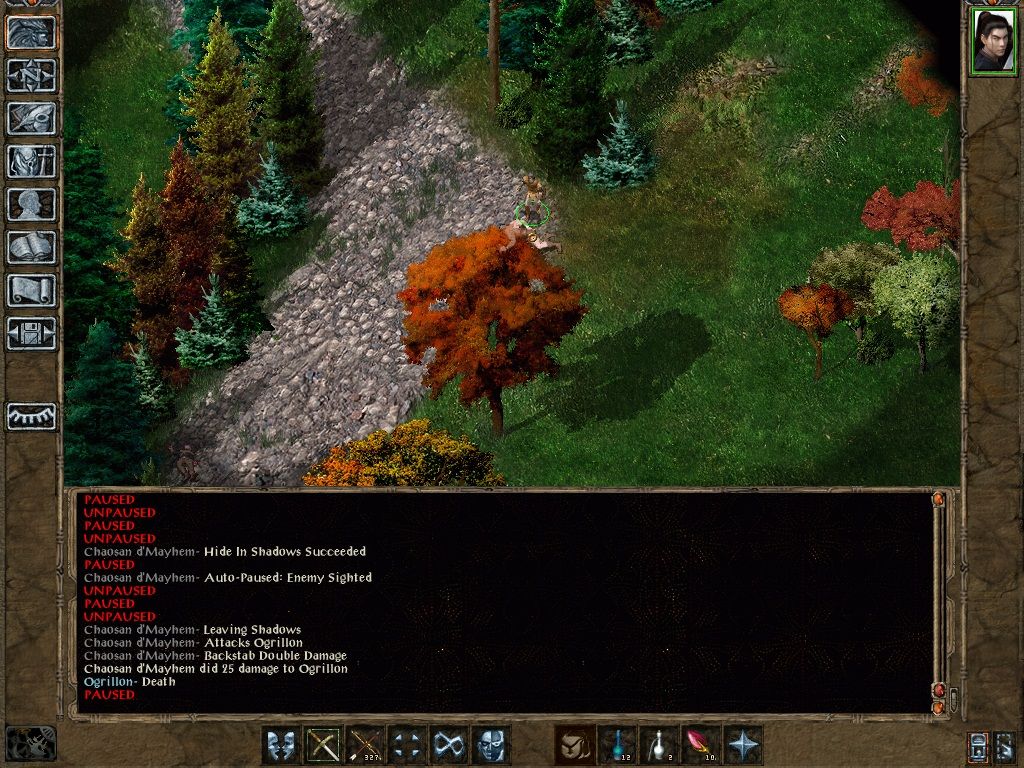1024x768 pixels.
Task: Open the priest scroll screen
Action: [32, 290]
